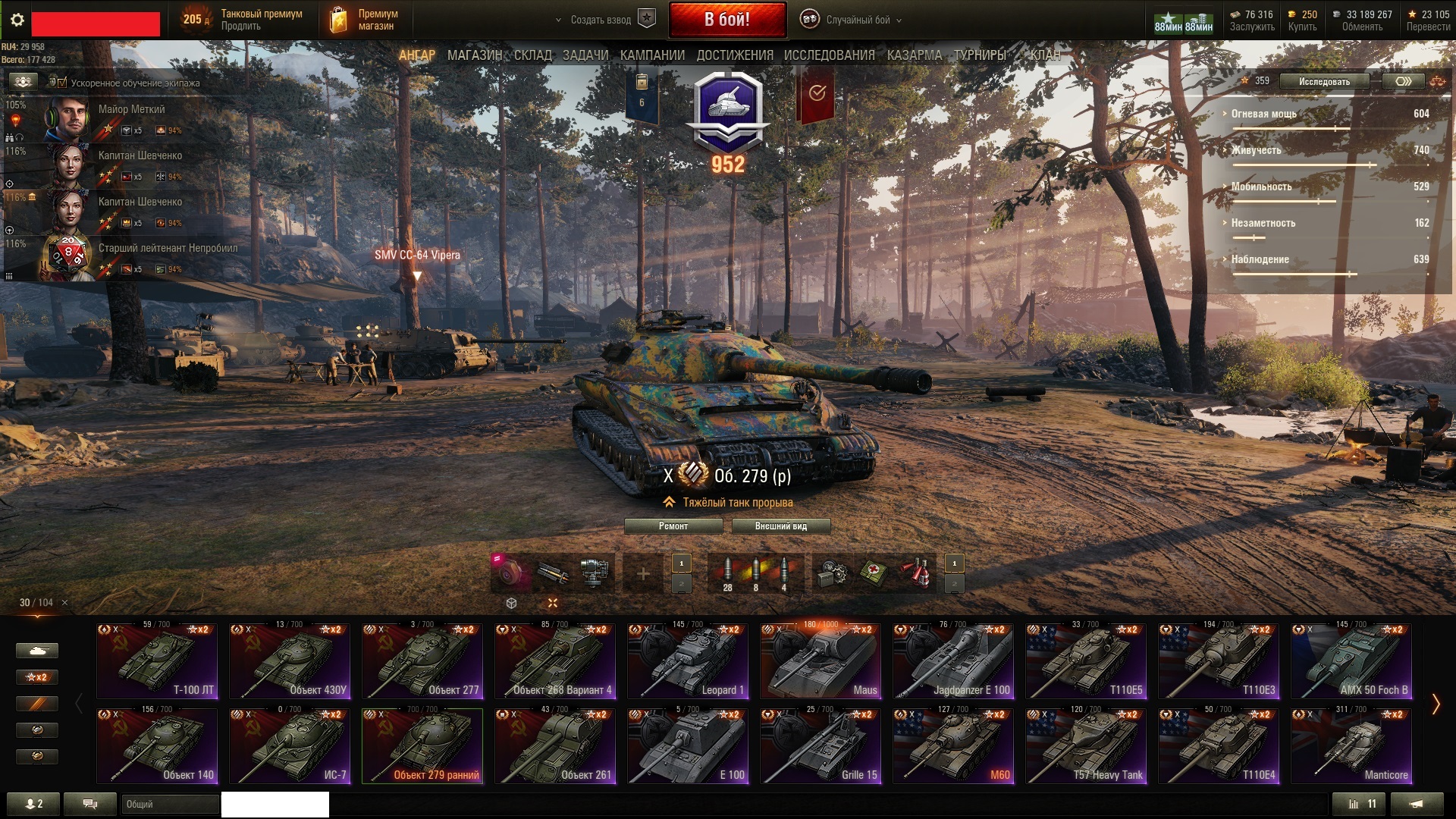Open Внешний вид customization

pyautogui.click(x=780, y=526)
